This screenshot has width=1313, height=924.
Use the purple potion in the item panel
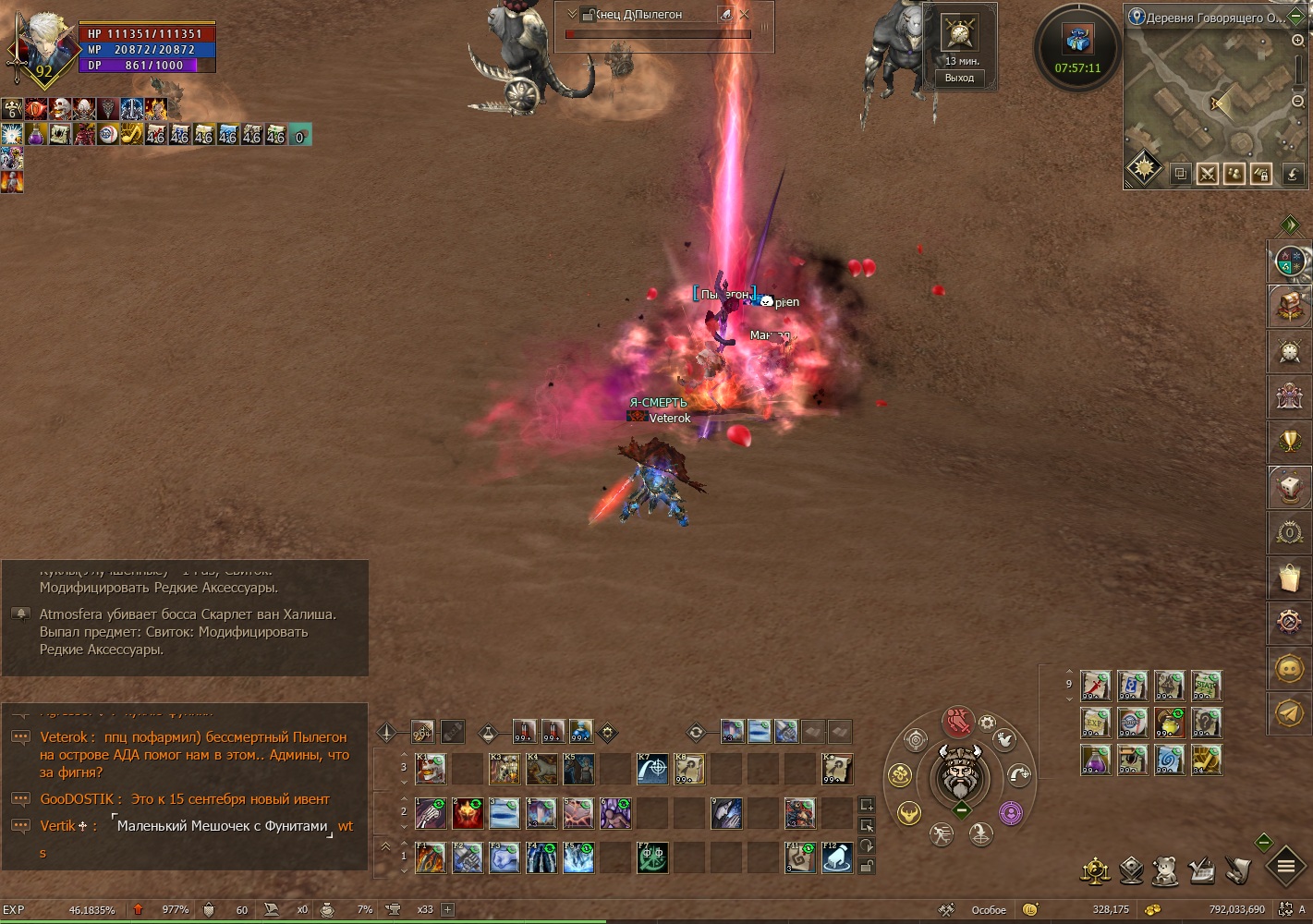pyautogui.click(x=1096, y=760)
